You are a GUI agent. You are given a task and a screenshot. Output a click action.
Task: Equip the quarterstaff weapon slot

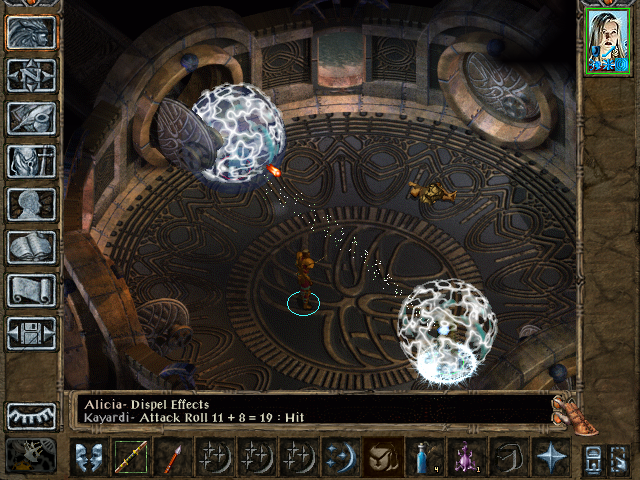pos(130,457)
